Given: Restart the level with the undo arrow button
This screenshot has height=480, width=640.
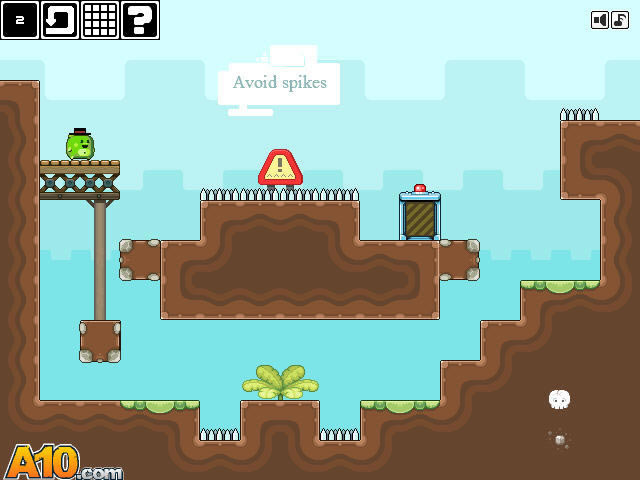Looking at the screenshot, I should [60, 20].
